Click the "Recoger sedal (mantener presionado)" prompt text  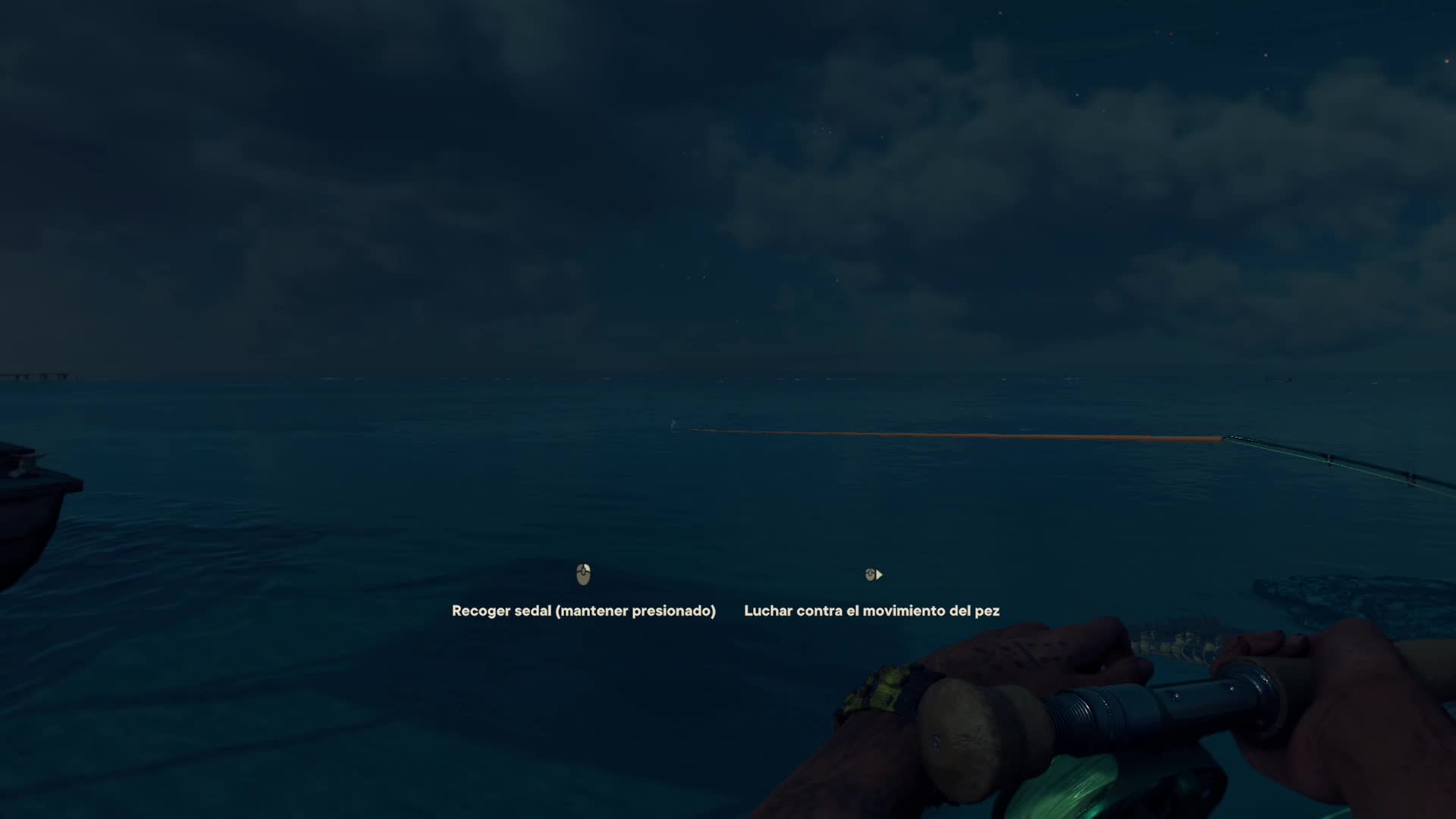(584, 610)
